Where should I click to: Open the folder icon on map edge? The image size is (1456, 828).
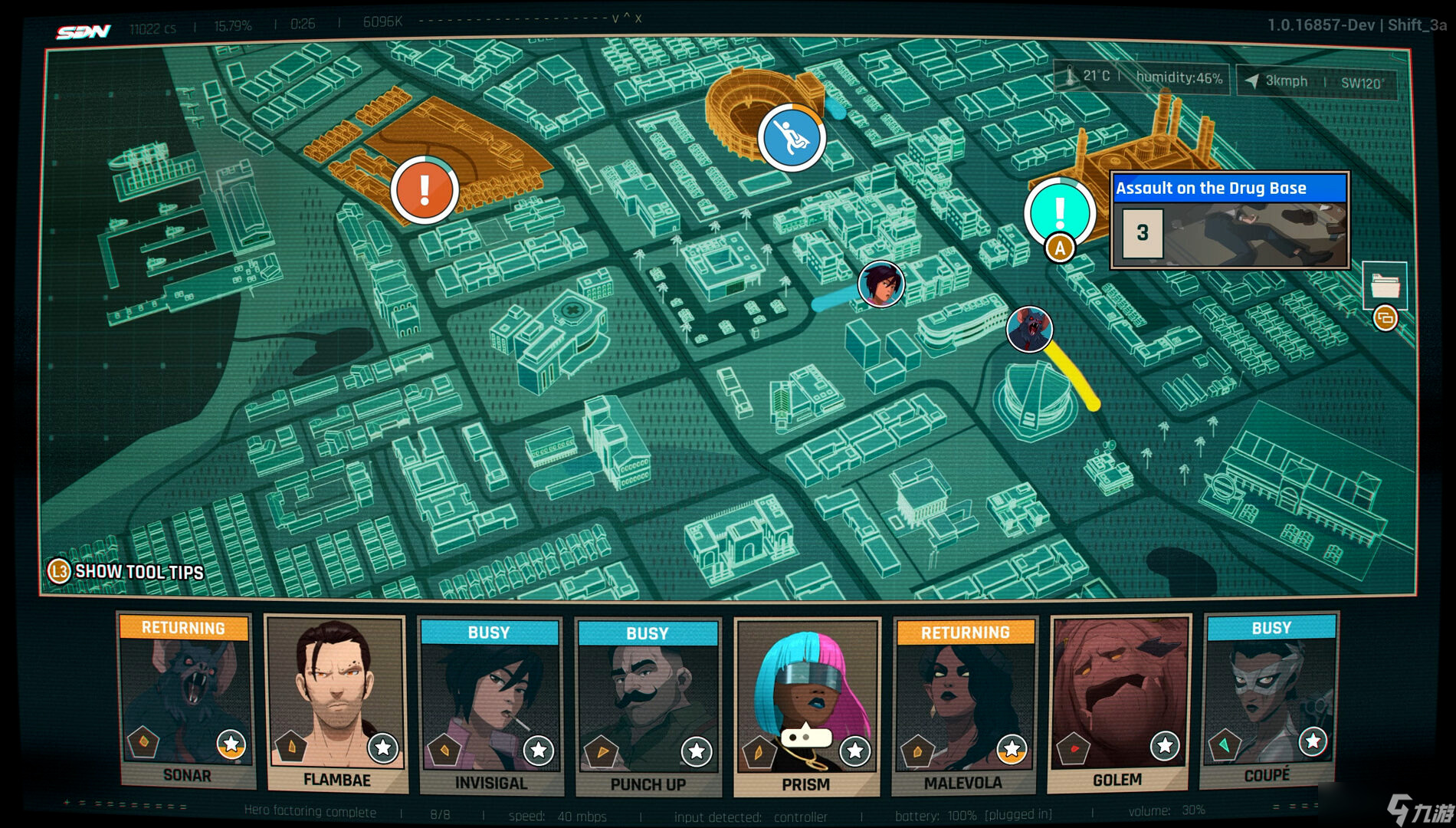[1385, 286]
